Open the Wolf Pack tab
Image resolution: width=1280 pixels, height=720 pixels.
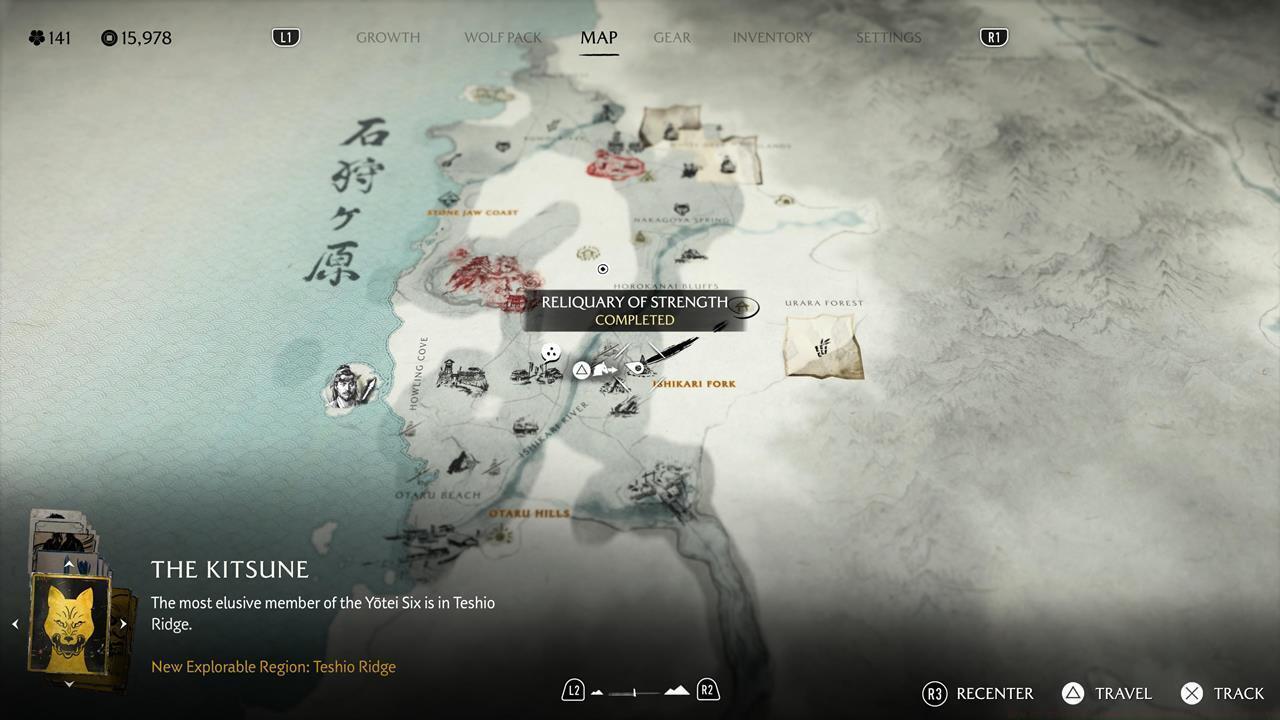coord(502,37)
